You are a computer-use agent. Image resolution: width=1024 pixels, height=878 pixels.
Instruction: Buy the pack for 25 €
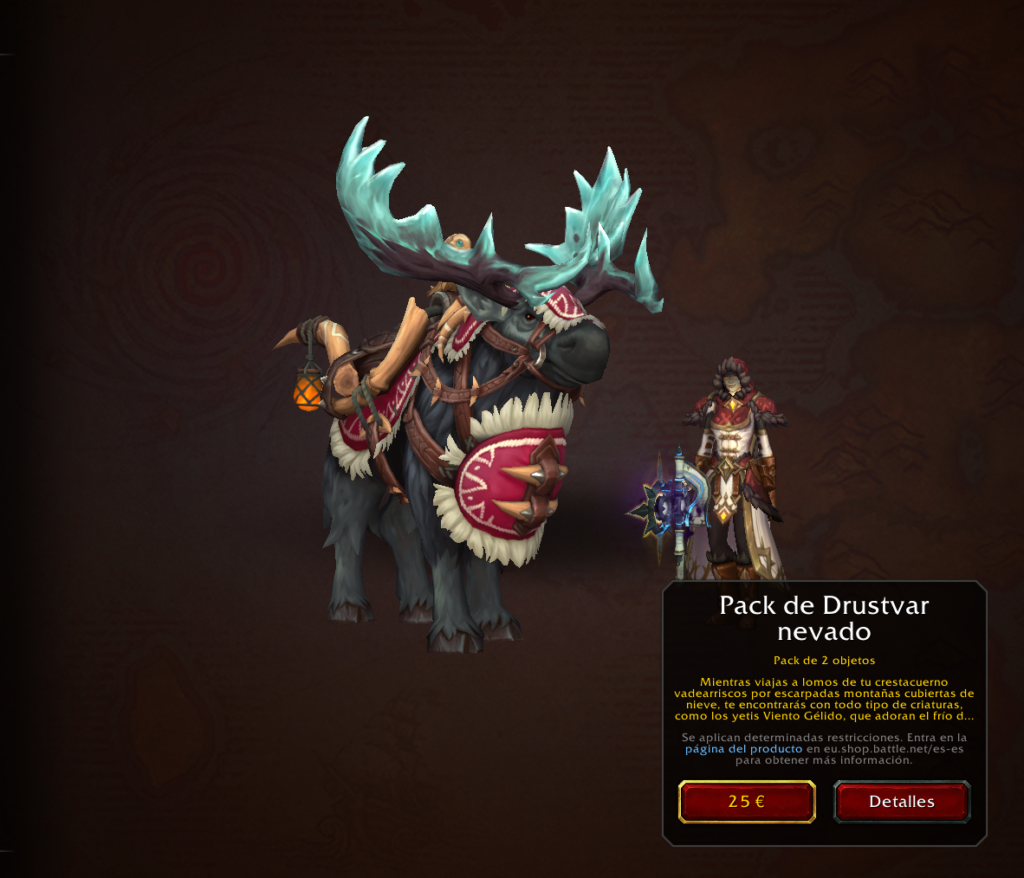(746, 802)
